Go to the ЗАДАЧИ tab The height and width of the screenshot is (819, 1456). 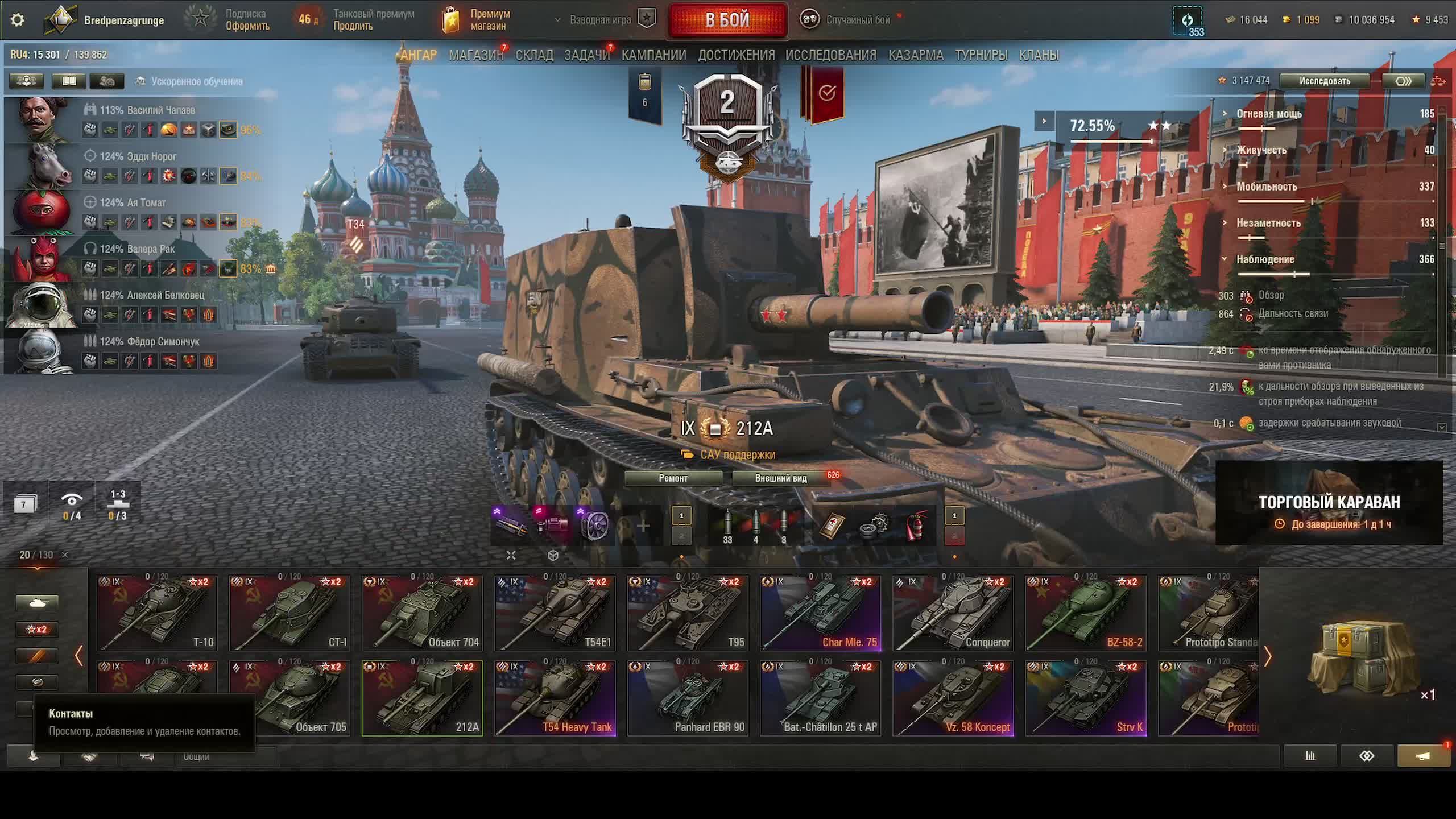point(586,55)
